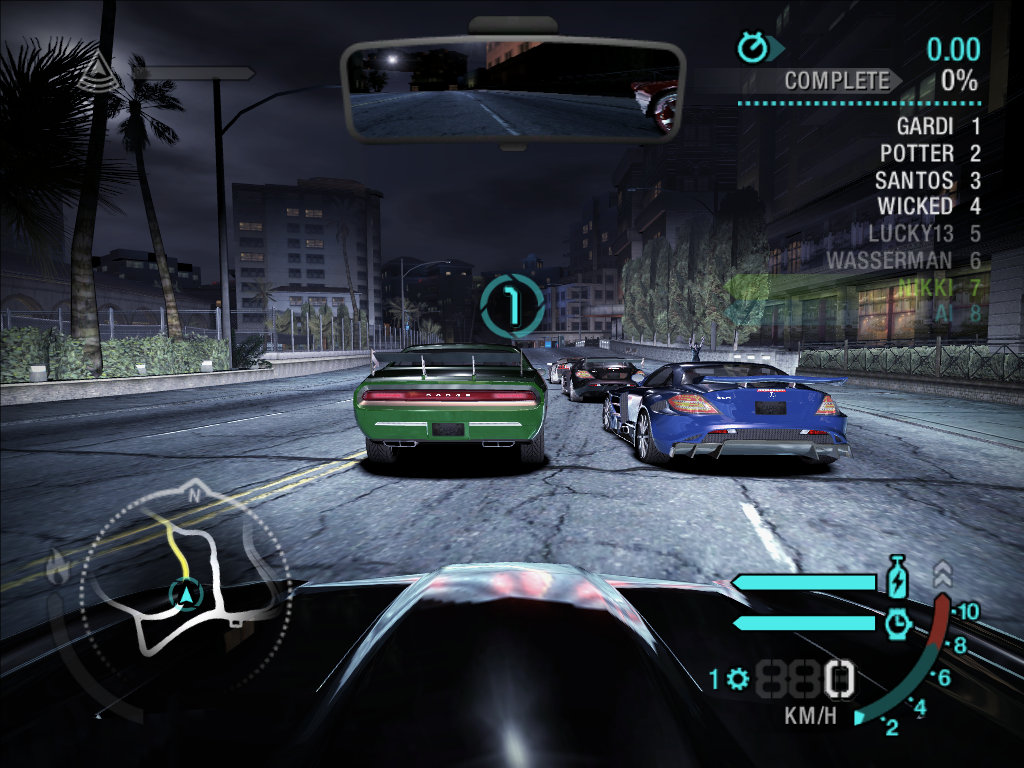This screenshot has width=1024, height=768.
Task: Choose POTTER in the standings list
Action: tap(916, 154)
